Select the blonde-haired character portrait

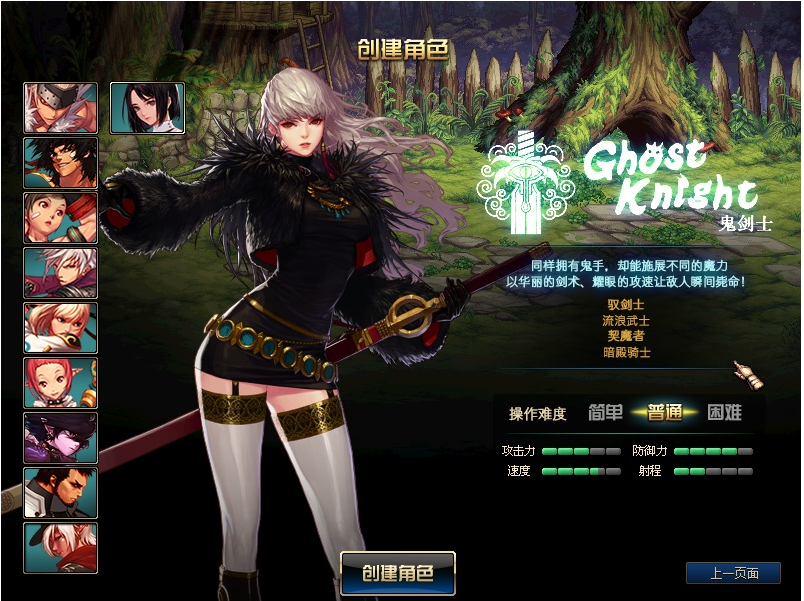point(61,328)
